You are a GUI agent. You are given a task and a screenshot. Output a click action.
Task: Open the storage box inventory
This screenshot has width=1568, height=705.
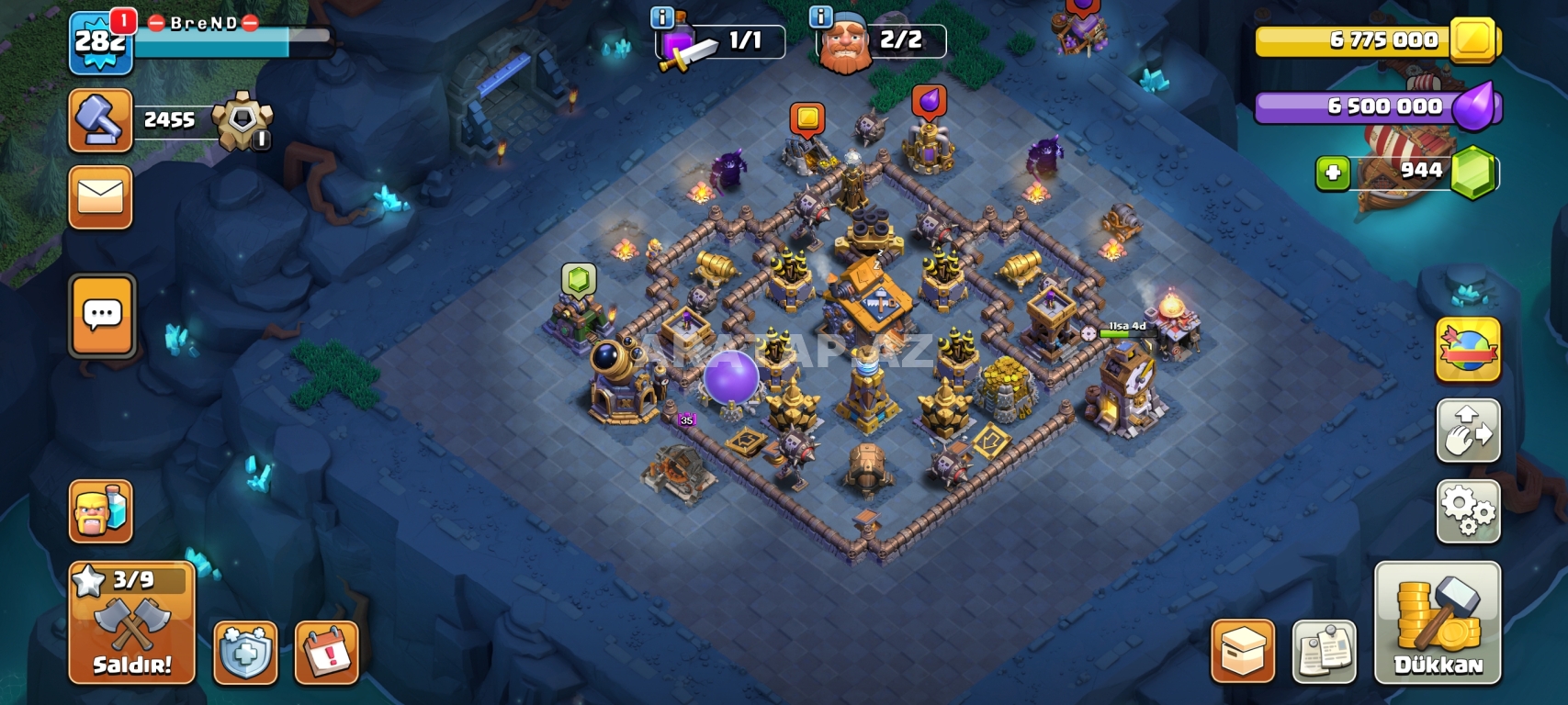[x=1243, y=652]
